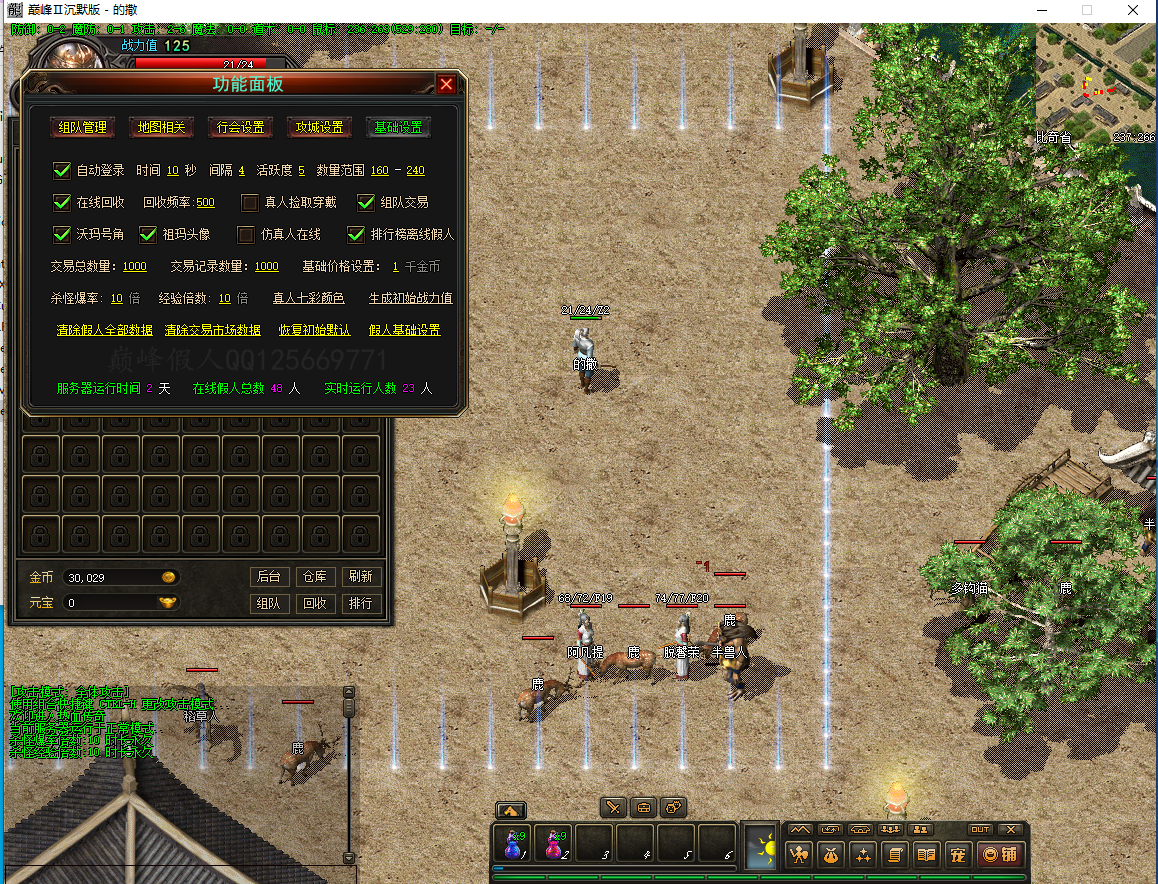This screenshot has width=1158, height=884.
Task: Maximize the game window
Action: (x=1087, y=10)
